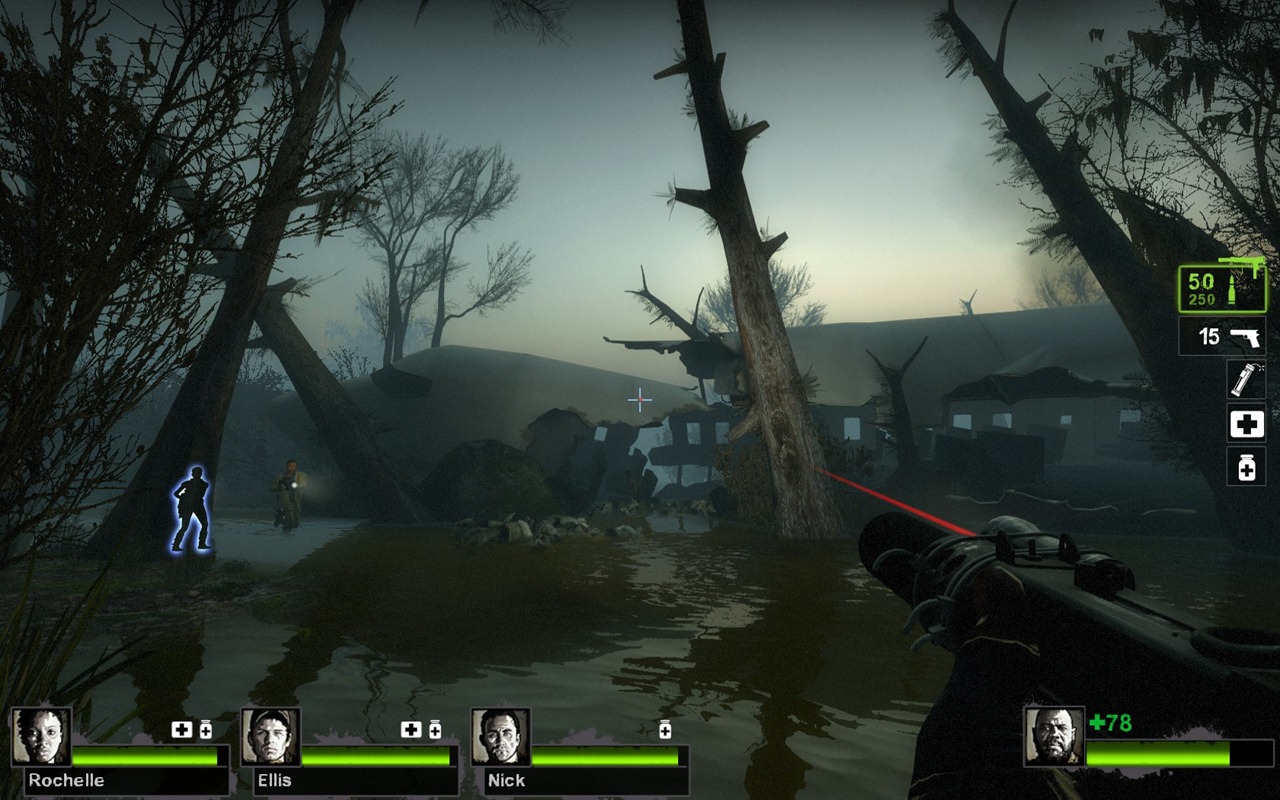
Task: Click Nick's teammate portrait
Action: pyautogui.click(x=500, y=737)
